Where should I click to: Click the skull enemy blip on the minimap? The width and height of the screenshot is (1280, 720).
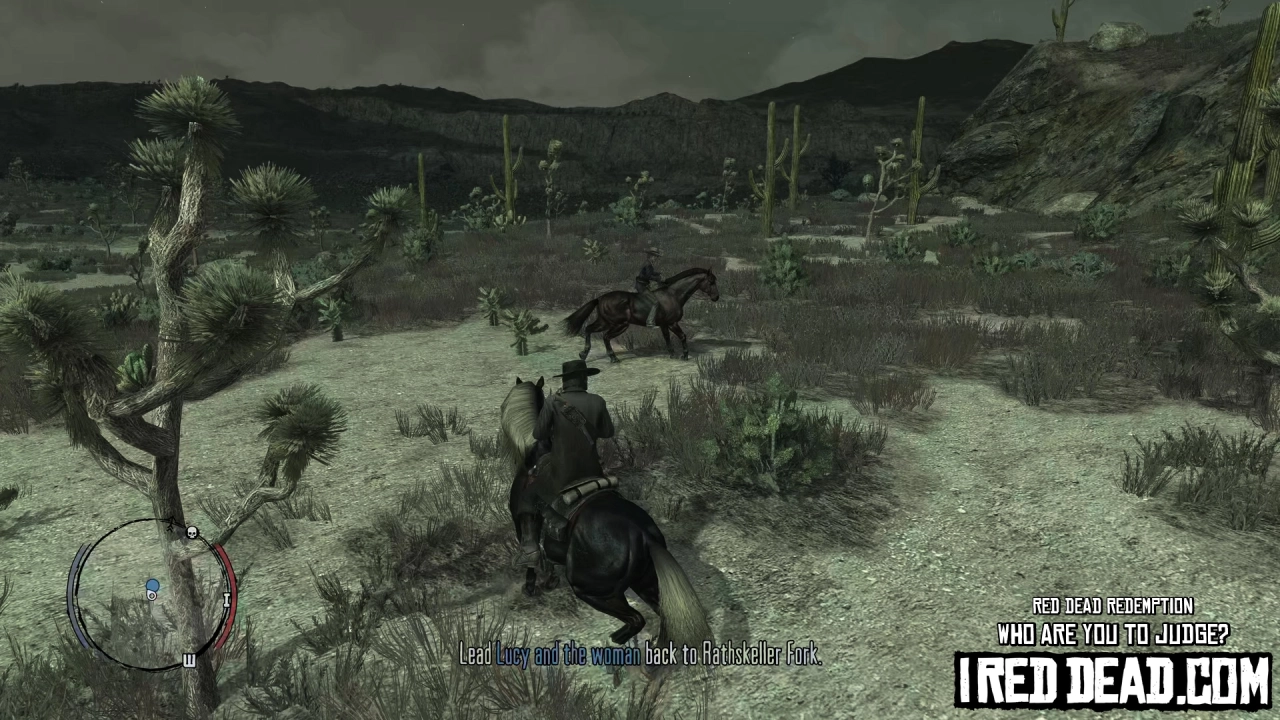(x=191, y=532)
